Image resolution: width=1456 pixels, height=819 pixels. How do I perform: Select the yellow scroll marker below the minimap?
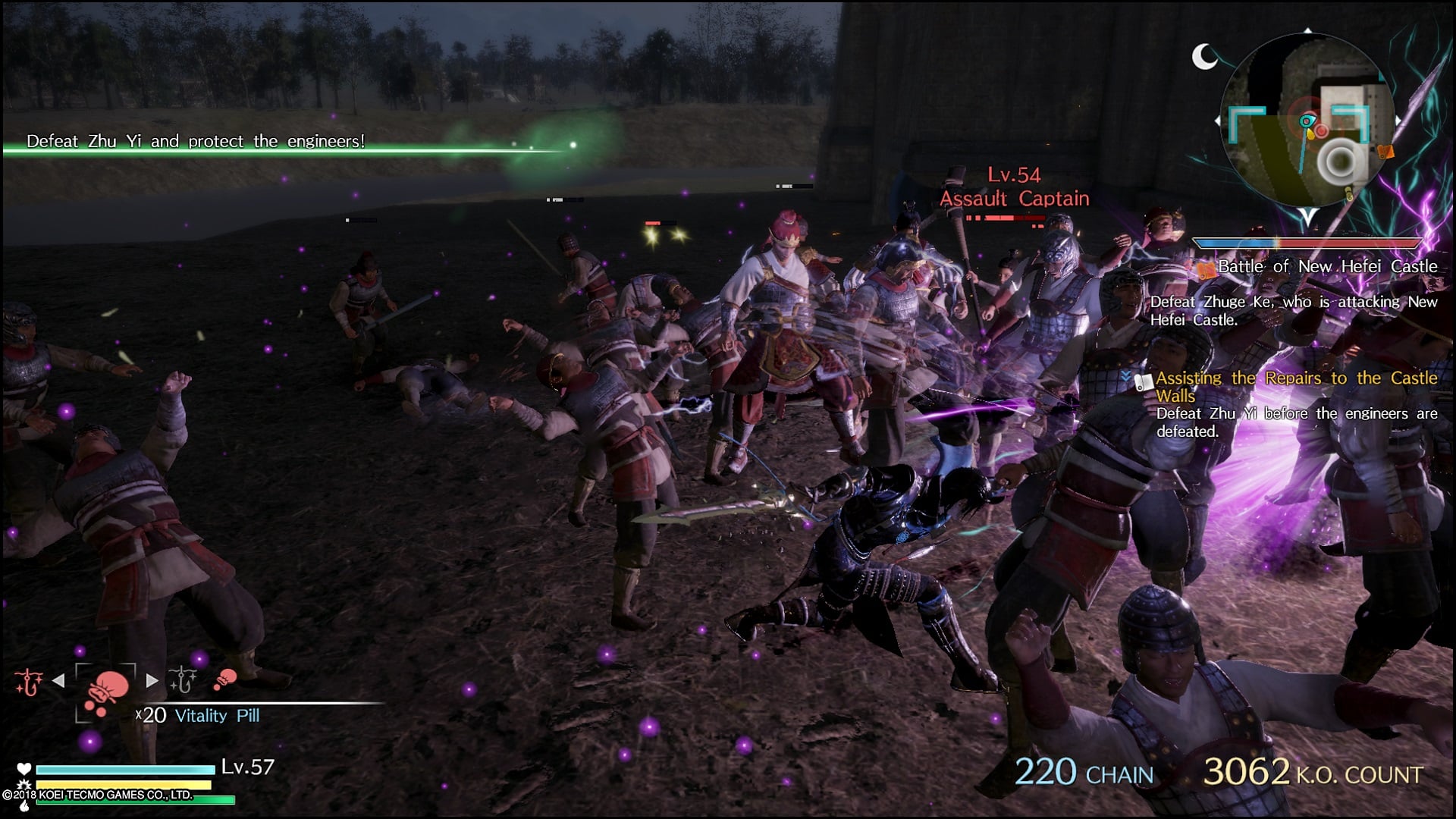click(x=1349, y=195)
